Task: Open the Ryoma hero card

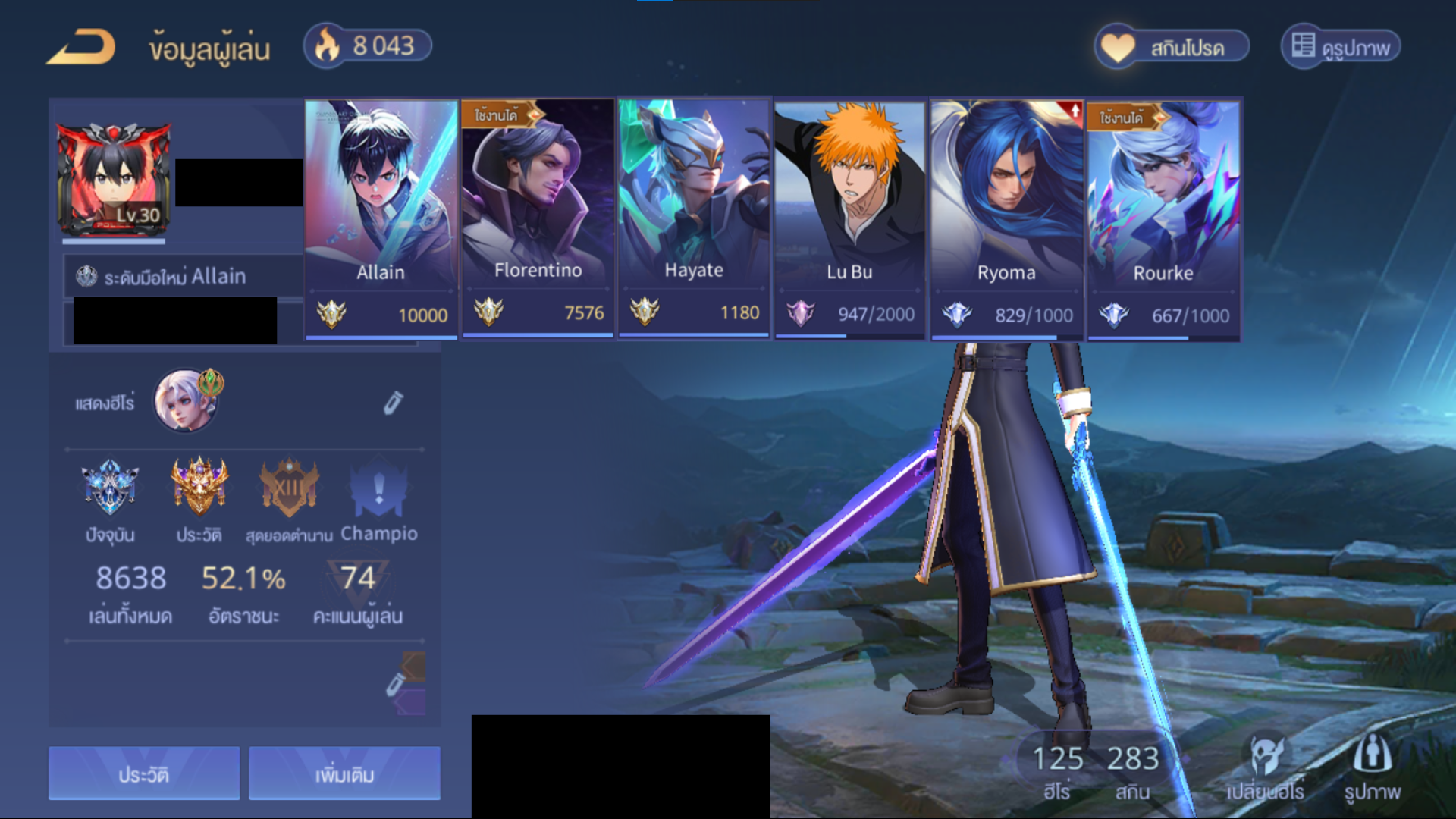Action: [x=1006, y=220]
